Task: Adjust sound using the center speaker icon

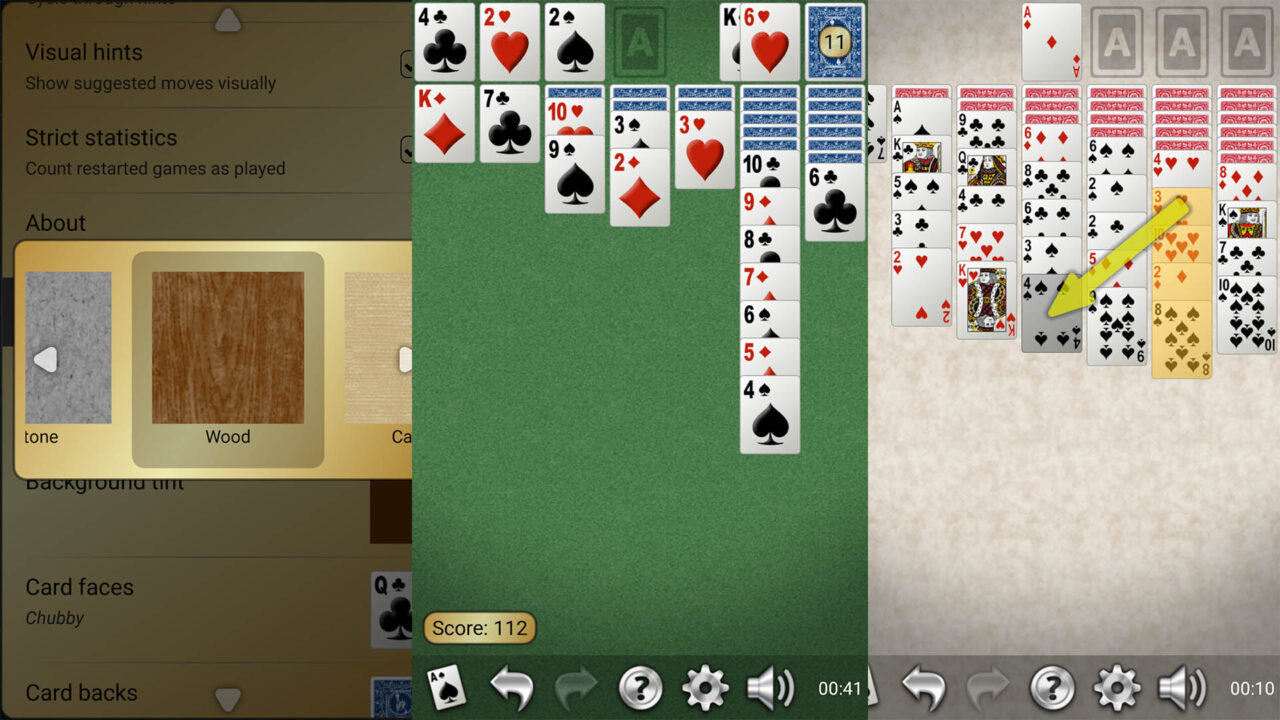Action: click(771, 688)
